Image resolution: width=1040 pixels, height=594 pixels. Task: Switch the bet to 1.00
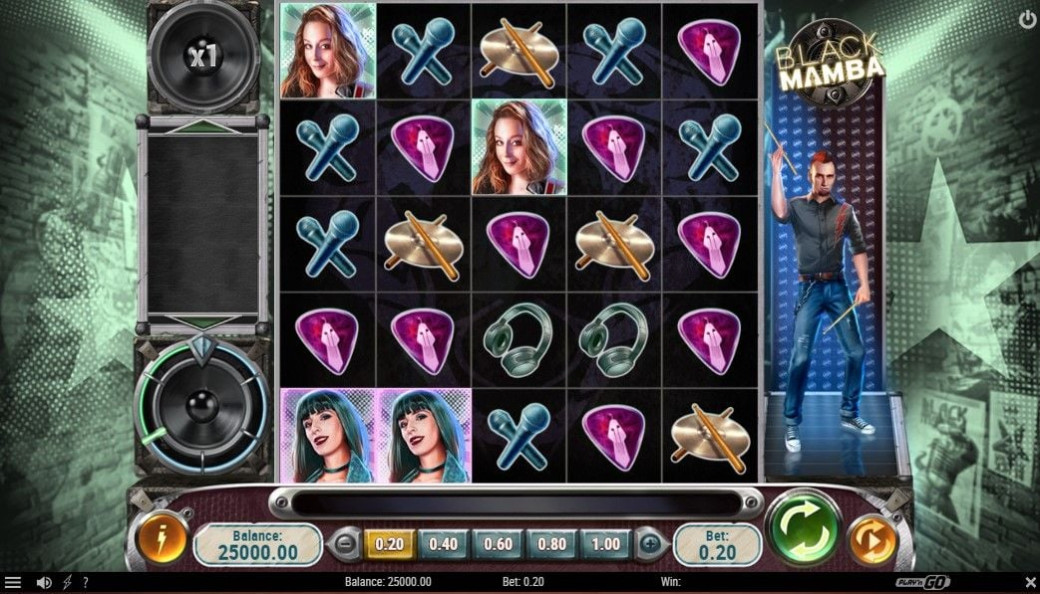tap(605, 545)
